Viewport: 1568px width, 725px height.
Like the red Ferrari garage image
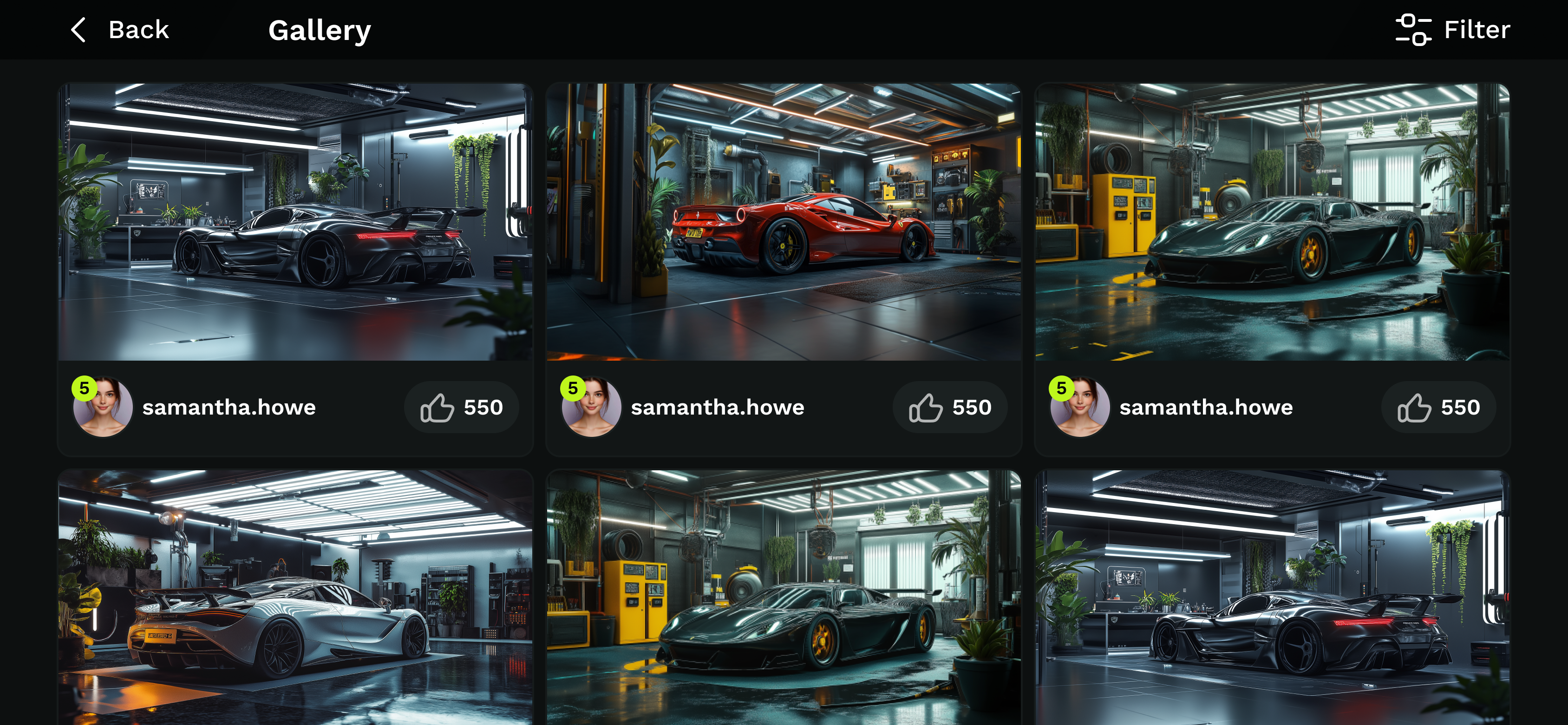949,408
